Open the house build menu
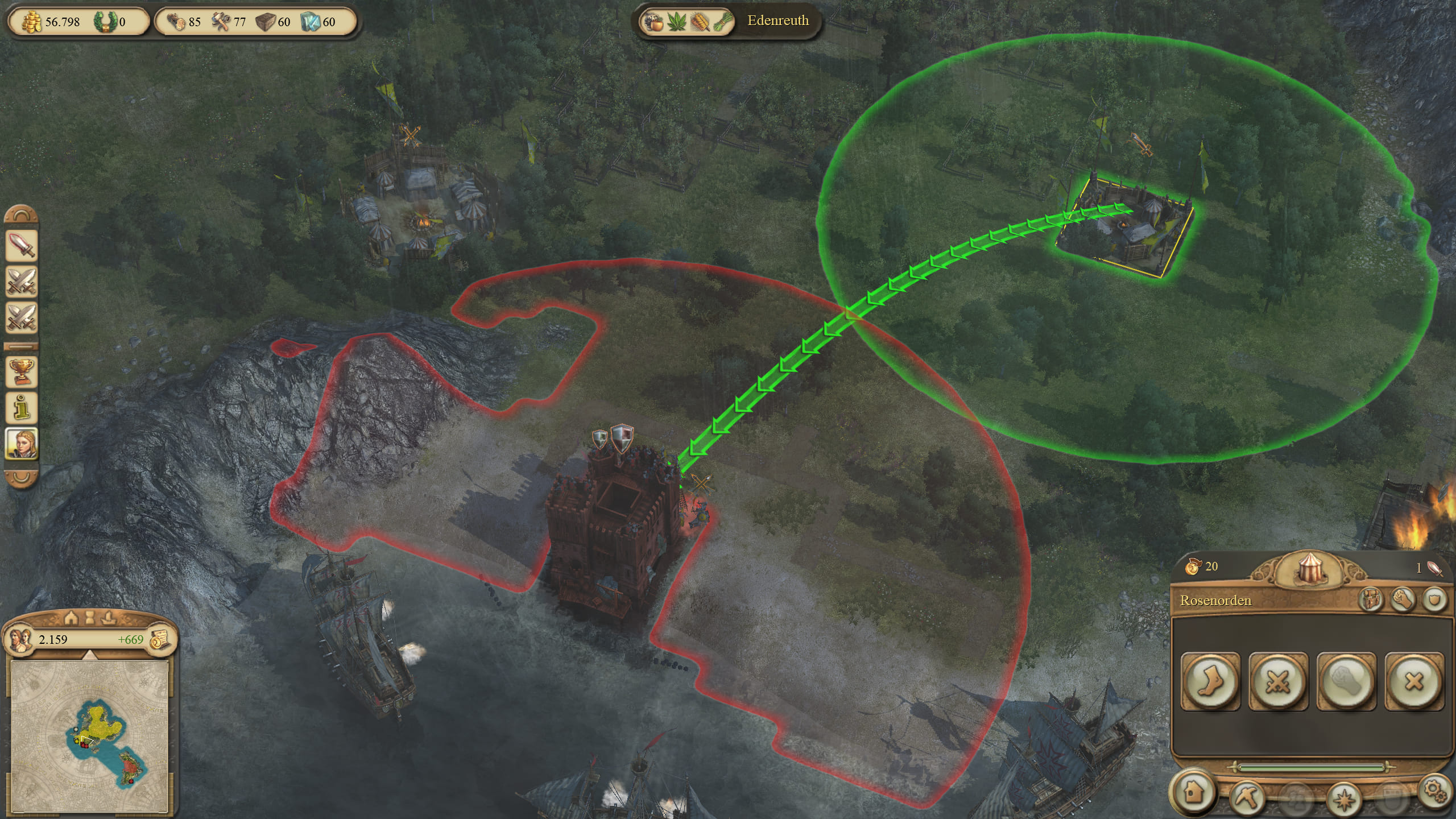 pos(1193,793)
